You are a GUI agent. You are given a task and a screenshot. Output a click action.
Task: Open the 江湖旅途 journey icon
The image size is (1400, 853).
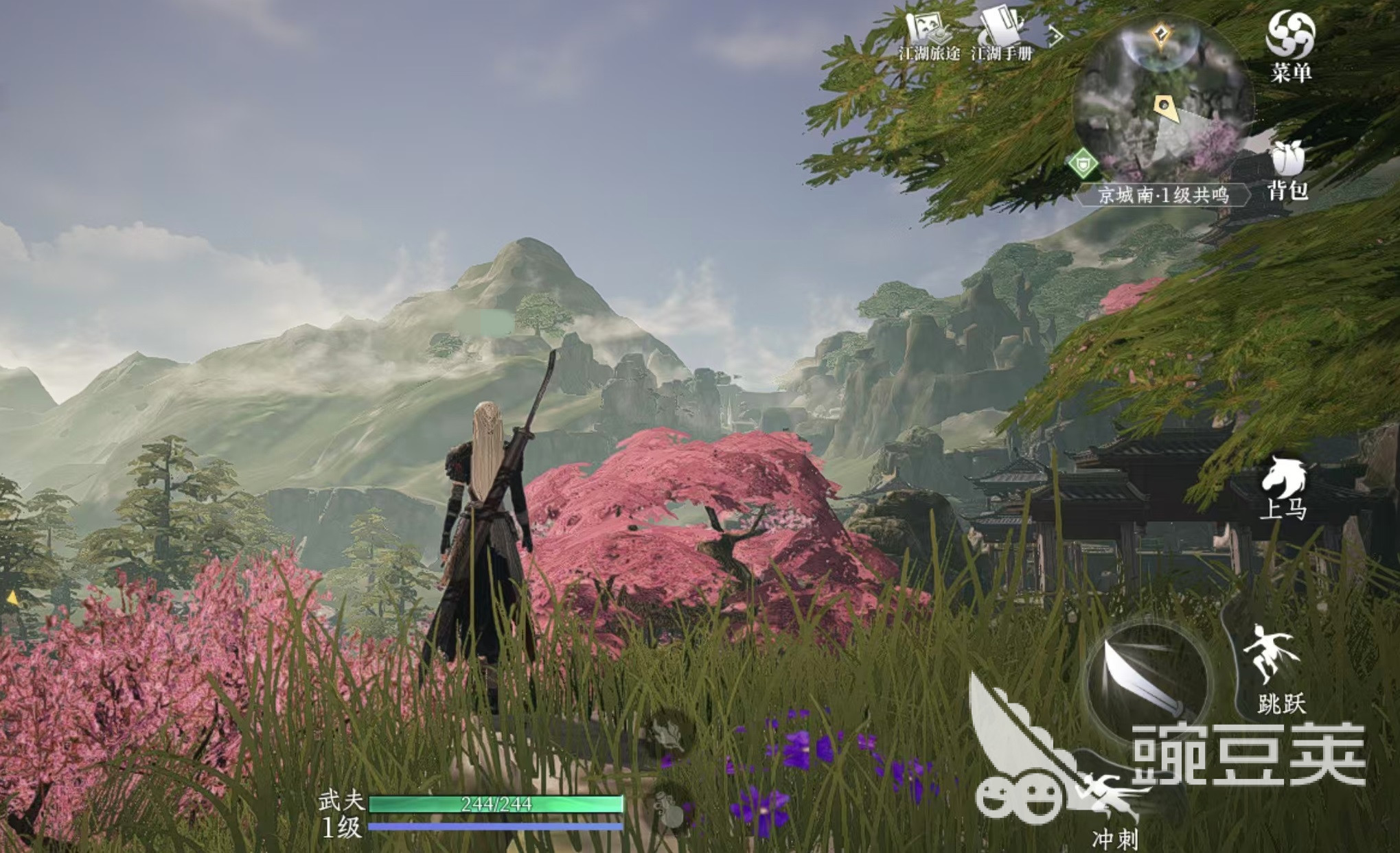pyautogui.click(x=929, y=34)
